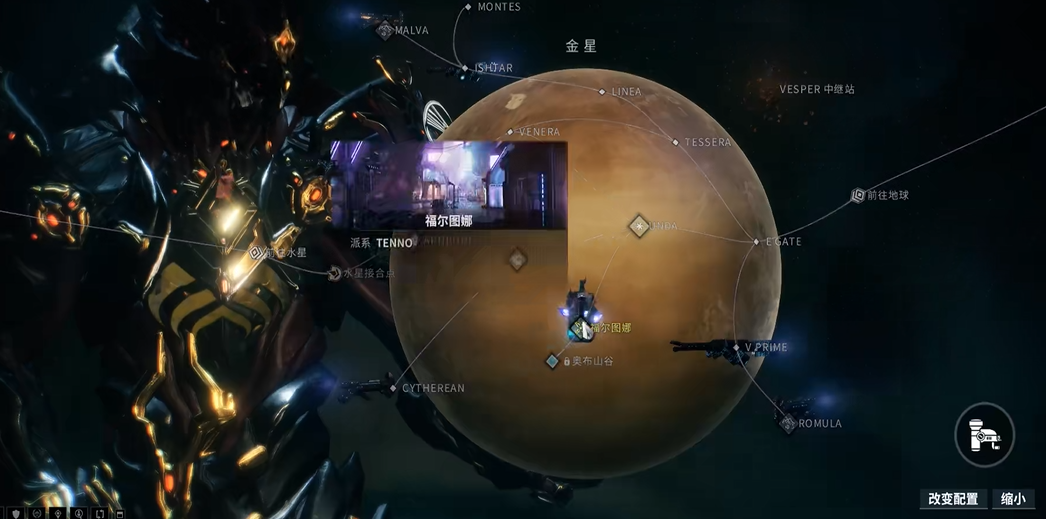Select the E Gate node
The image size is (1046, 519).
(757, 242)
